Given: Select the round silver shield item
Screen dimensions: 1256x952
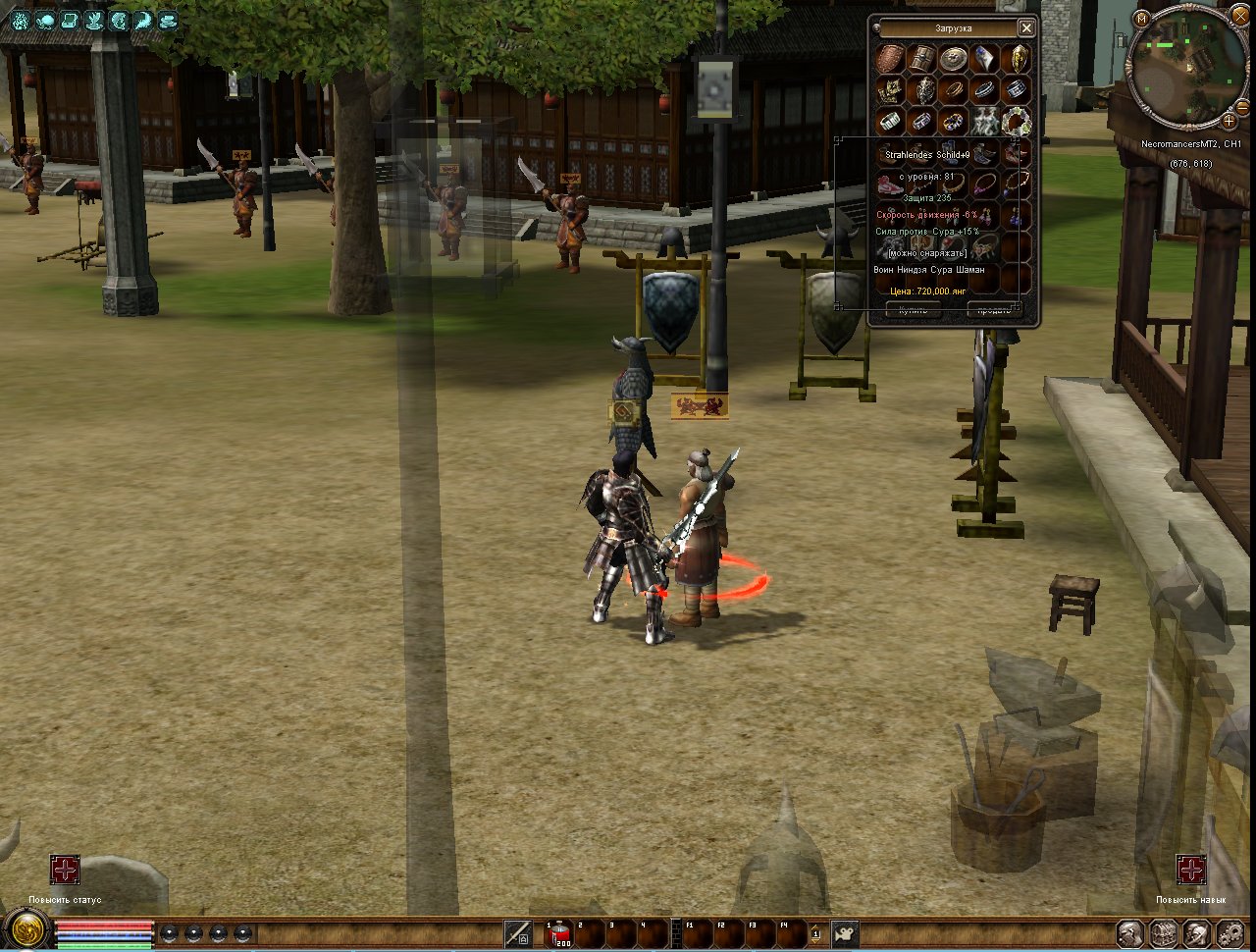Looking at the screenshot, I should tap(953, 58).
